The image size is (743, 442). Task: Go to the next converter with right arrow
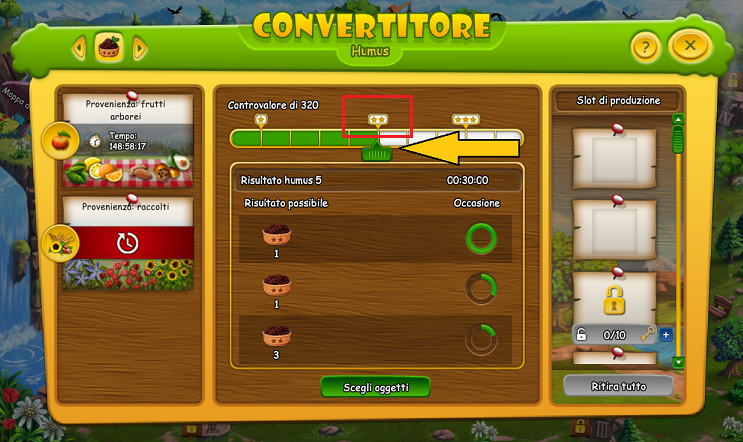[140, 47]
